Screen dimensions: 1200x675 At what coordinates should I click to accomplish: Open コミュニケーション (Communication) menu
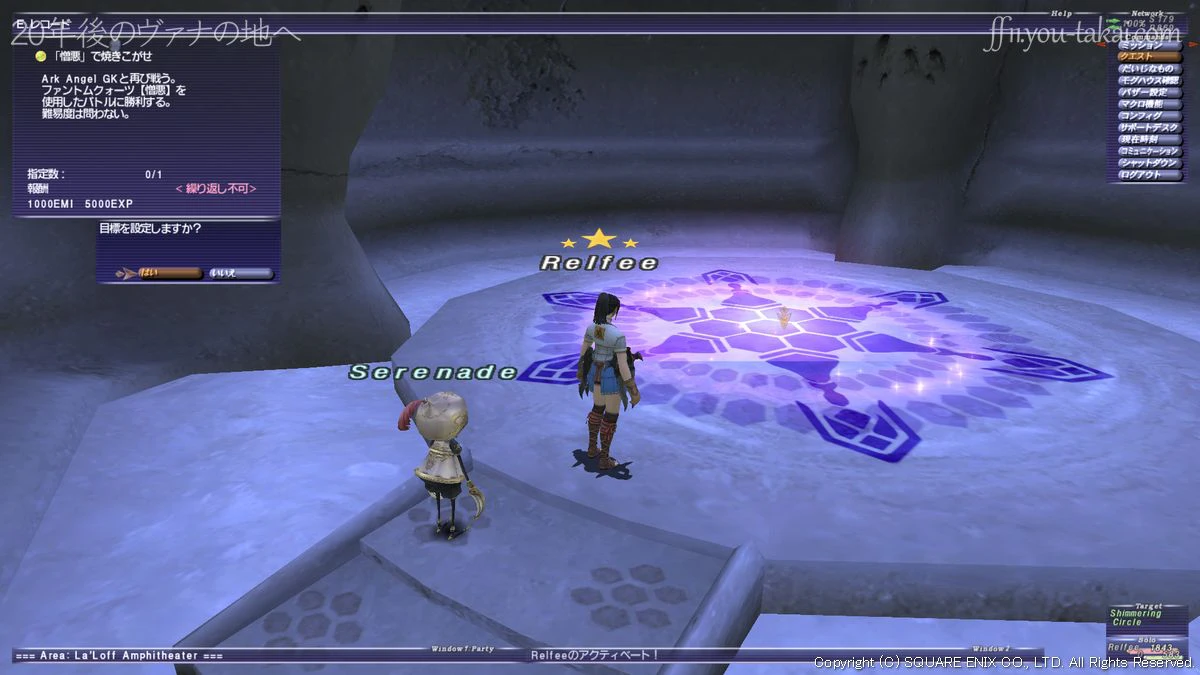pos(1149,152)
